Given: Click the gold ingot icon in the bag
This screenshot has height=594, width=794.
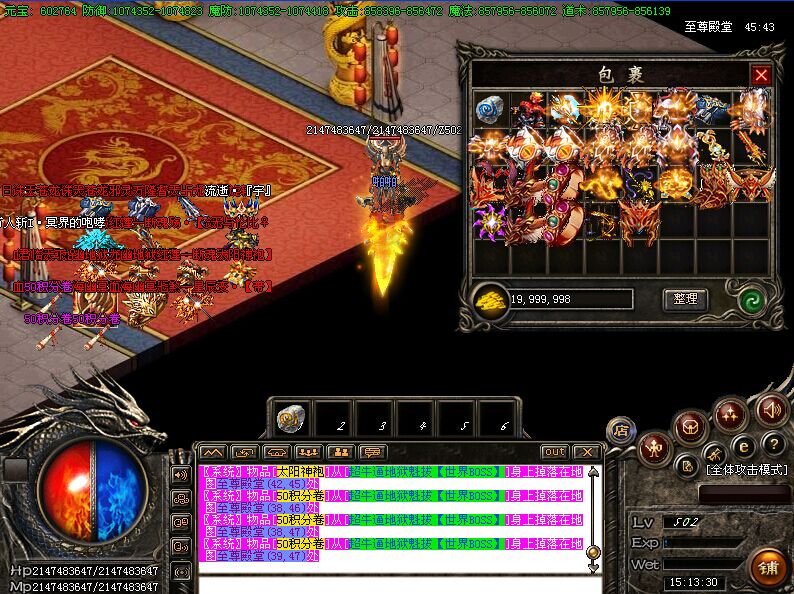Looking at the screenshot, I should 492,299.
